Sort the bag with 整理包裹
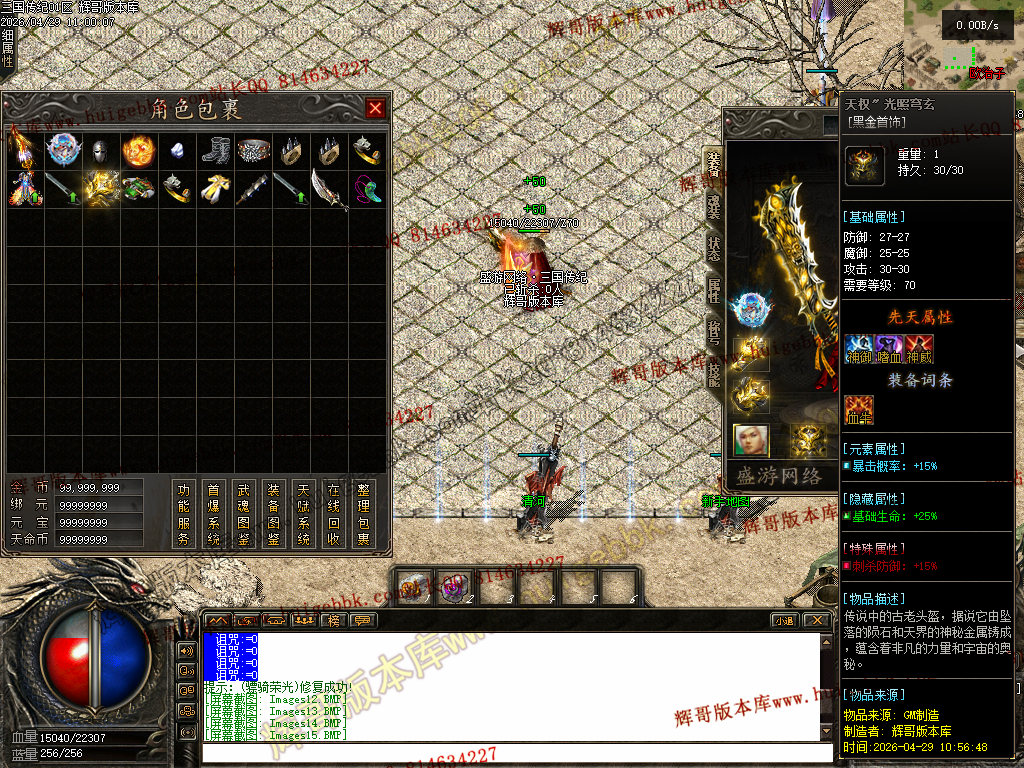The width and height of the screenshot is (1024, 768). click(364, 514)
